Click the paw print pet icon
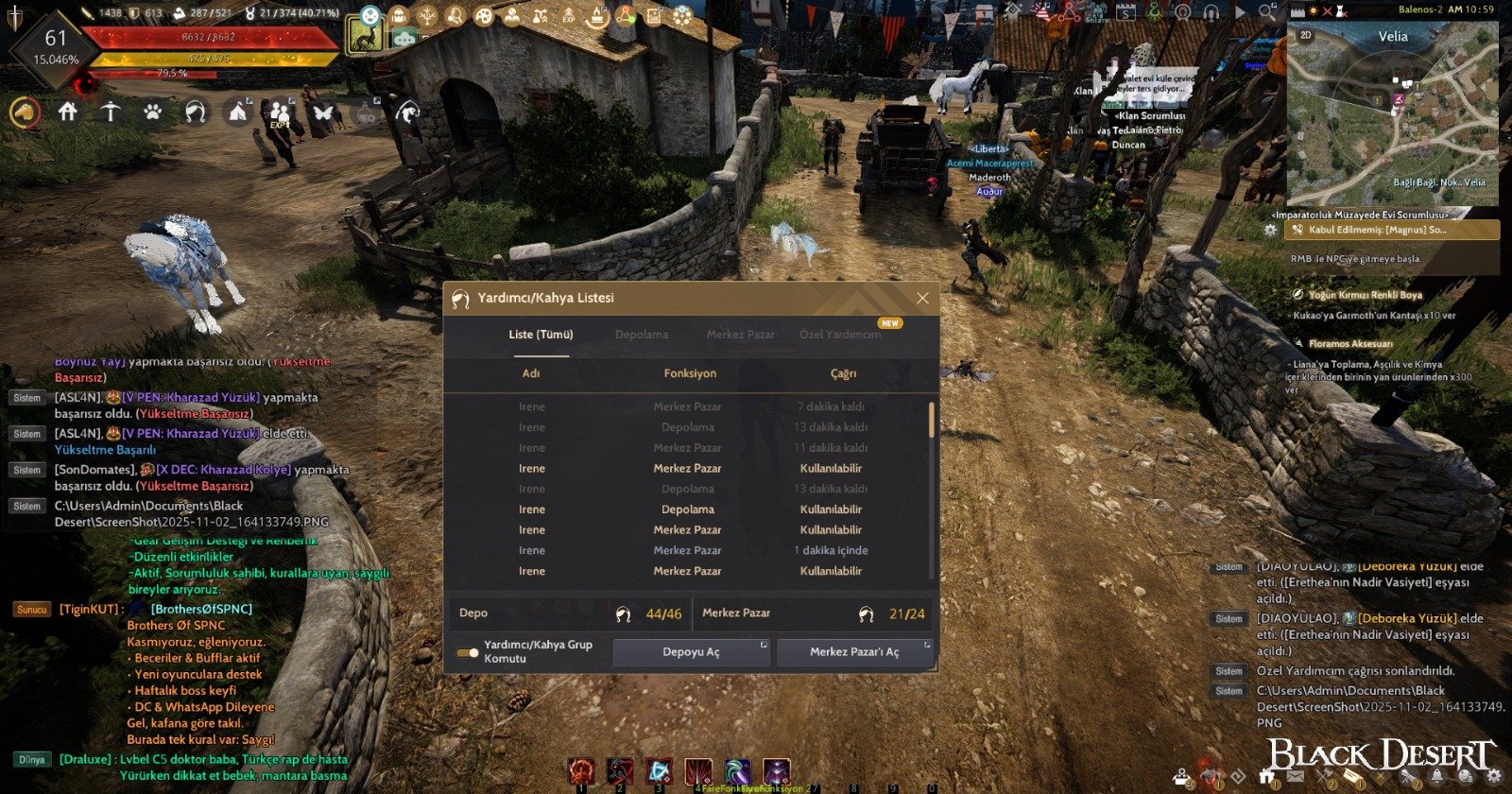The height and width of the screenshot is (794, 1512). pyautogui.click(x=152, y=112)
